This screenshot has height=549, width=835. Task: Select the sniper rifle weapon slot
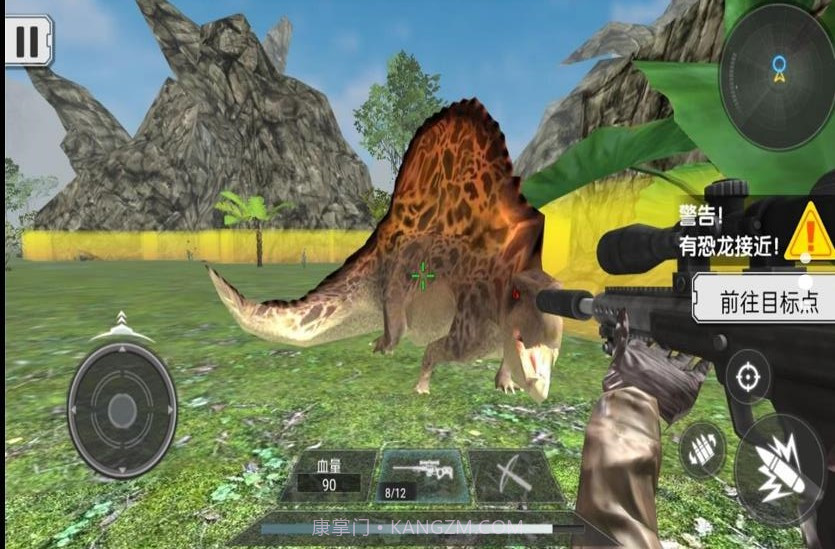click(x=421, y=475)
